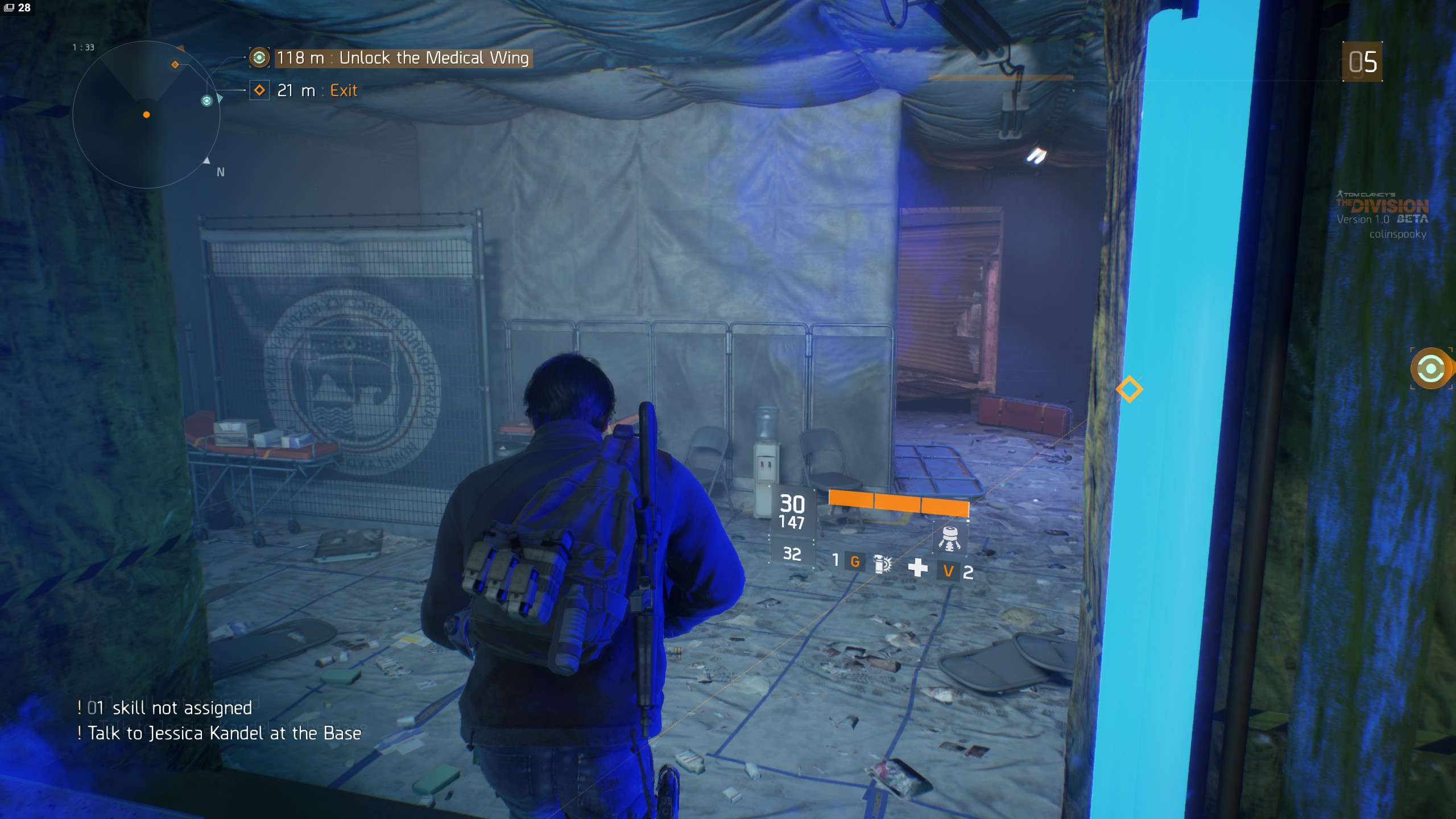This screenshot has width=1456, height=819.
Task: Use the medkit cross icon
Action: (917, 567)
